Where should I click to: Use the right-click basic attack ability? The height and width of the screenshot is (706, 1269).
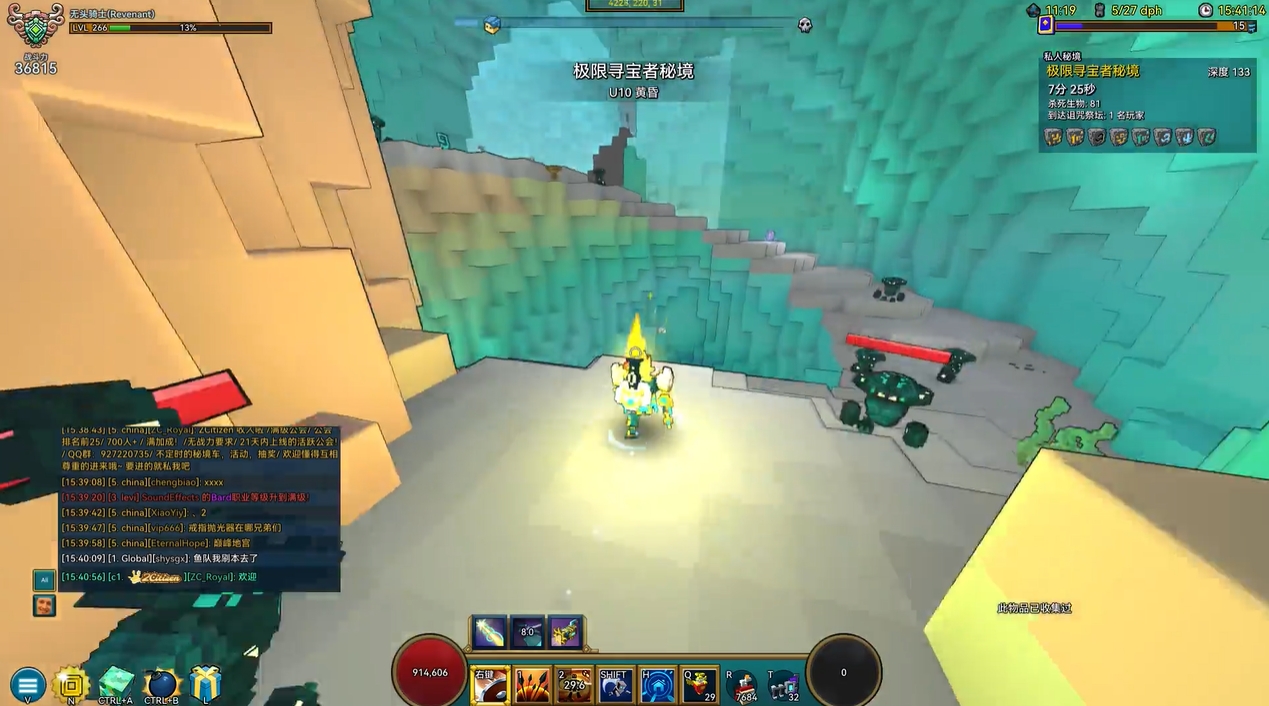490,685
